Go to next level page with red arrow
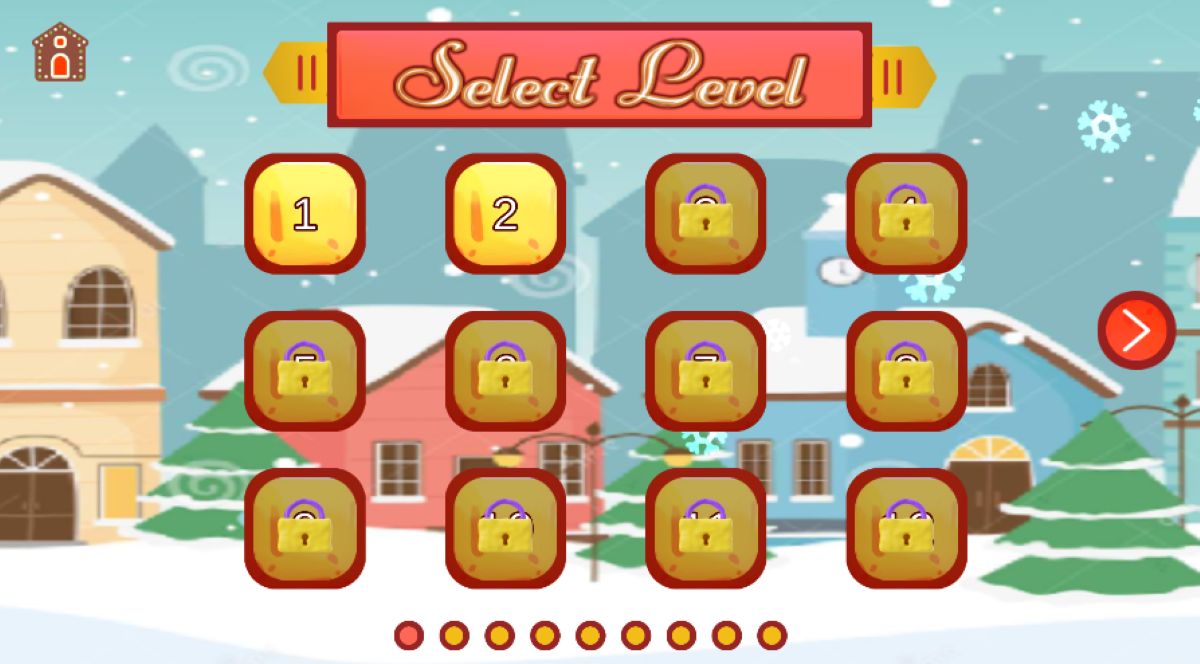Image resolution: width=1200 pixels, height=664 pixels. (1136, 330)
